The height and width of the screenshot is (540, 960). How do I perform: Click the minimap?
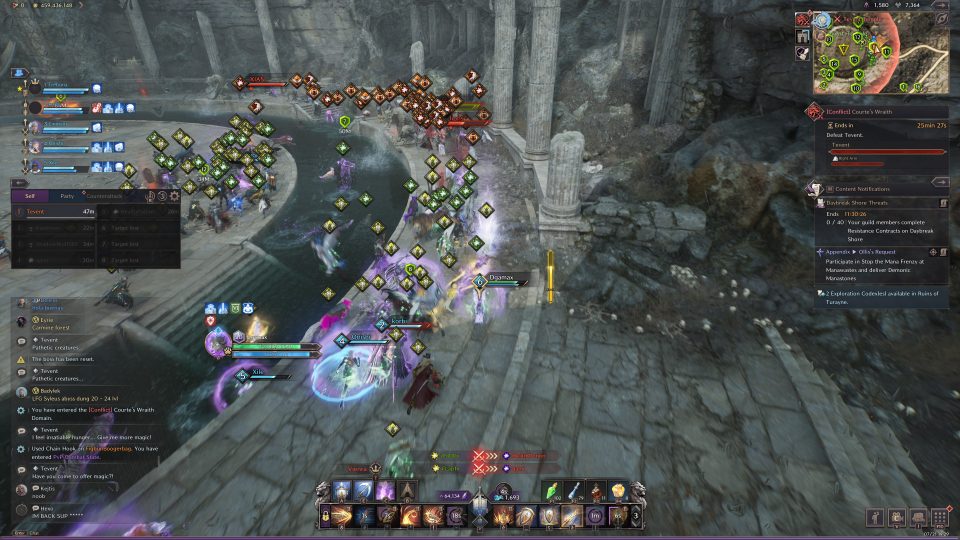coord(872,52)
